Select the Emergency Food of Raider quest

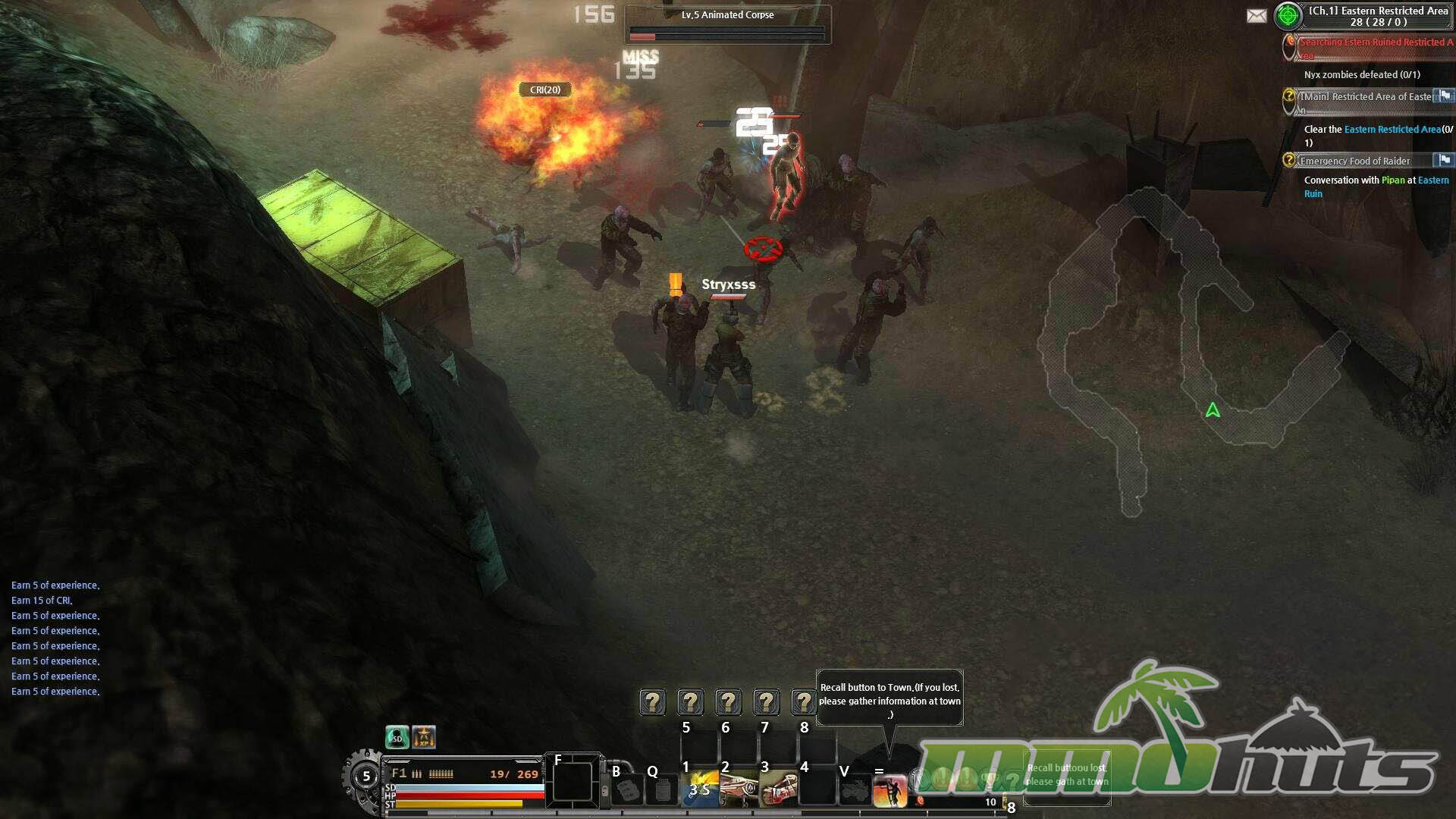point(1354,161)
